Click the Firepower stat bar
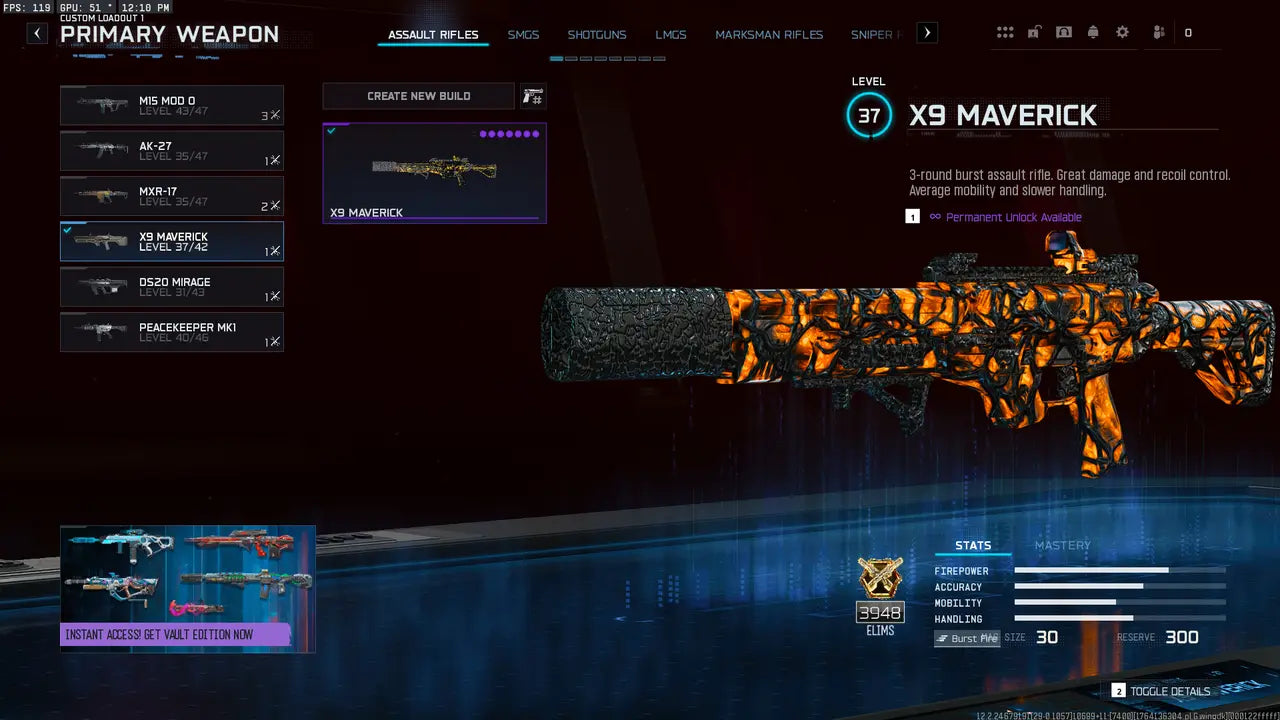 (1120, 571)
